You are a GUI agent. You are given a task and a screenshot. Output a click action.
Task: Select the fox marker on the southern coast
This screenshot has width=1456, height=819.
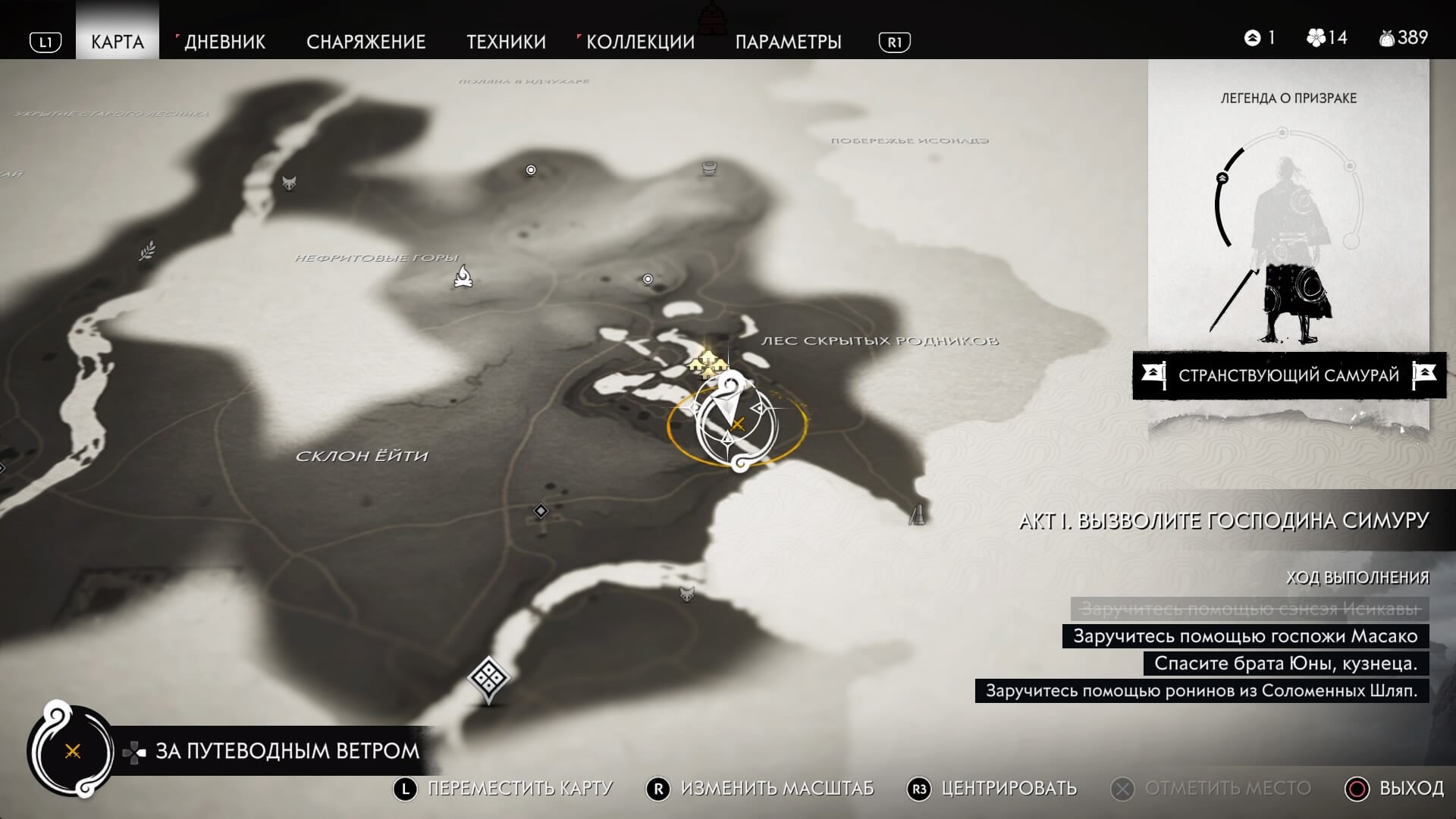click(687, 594)
